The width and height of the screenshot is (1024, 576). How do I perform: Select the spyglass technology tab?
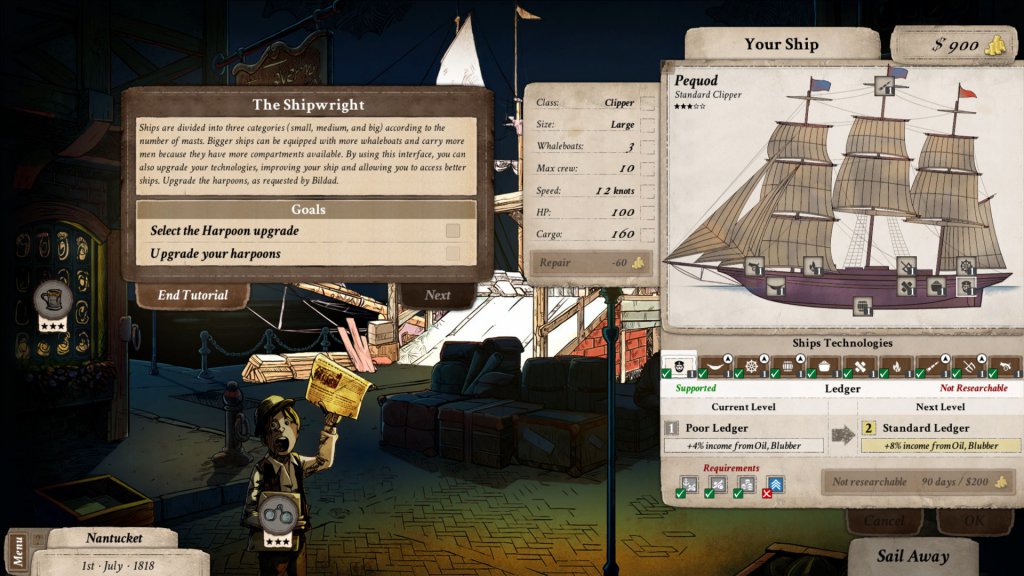pyautogui.click(x=932, y=366)
